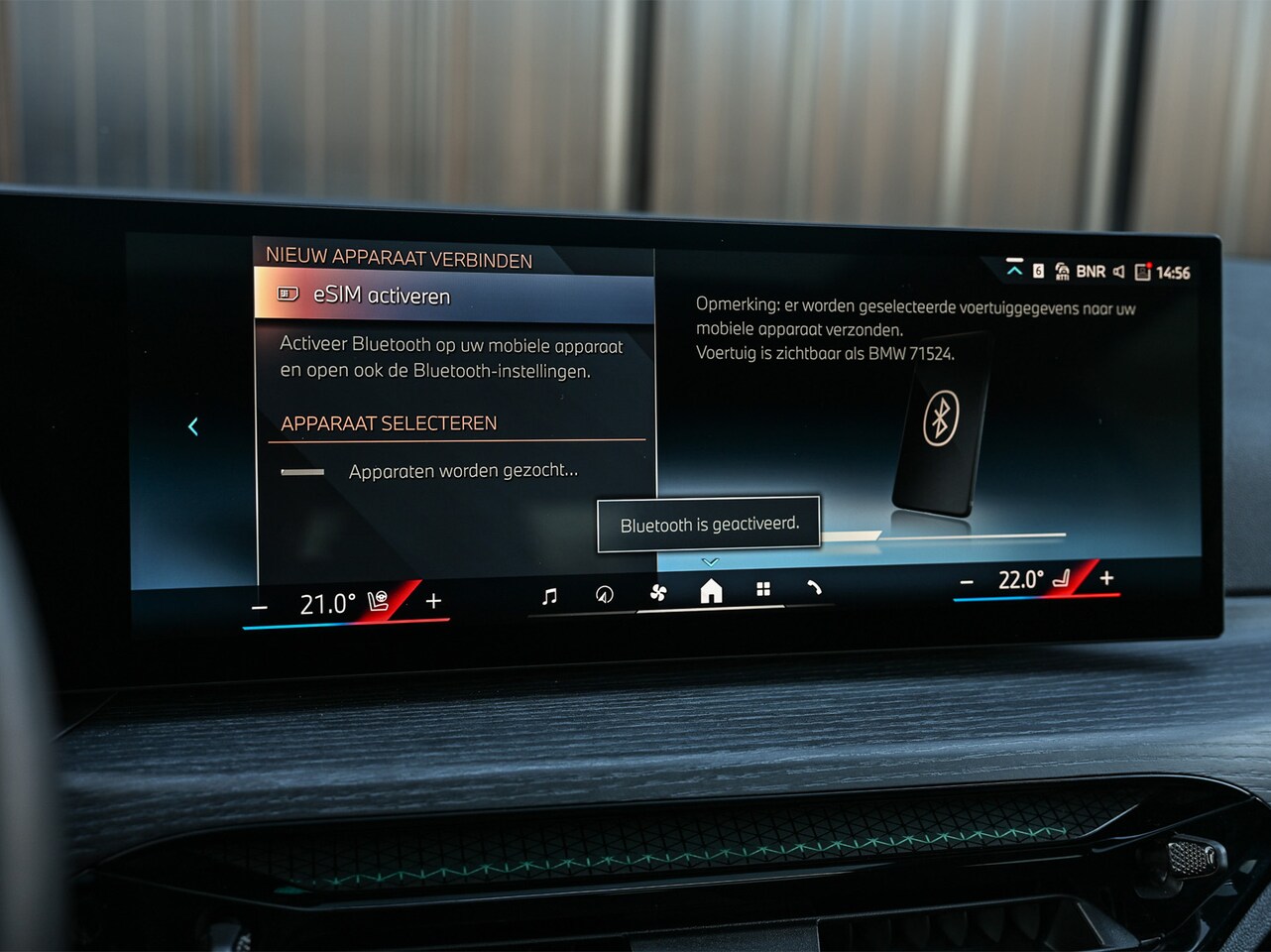
Task: Collapse using the chevron above home
Action: coord(710,561)
